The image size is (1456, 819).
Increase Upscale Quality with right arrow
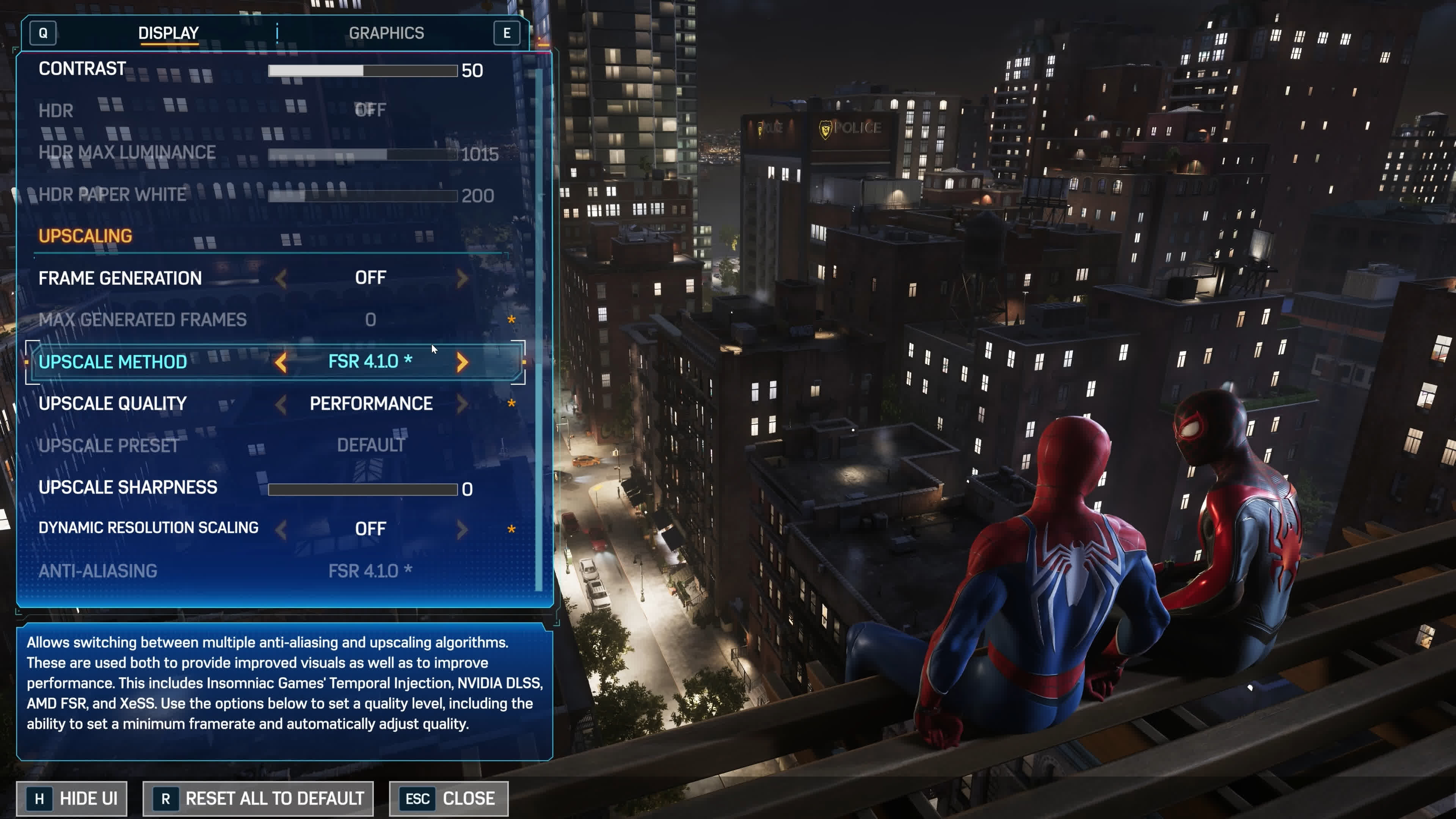[462, 403]
